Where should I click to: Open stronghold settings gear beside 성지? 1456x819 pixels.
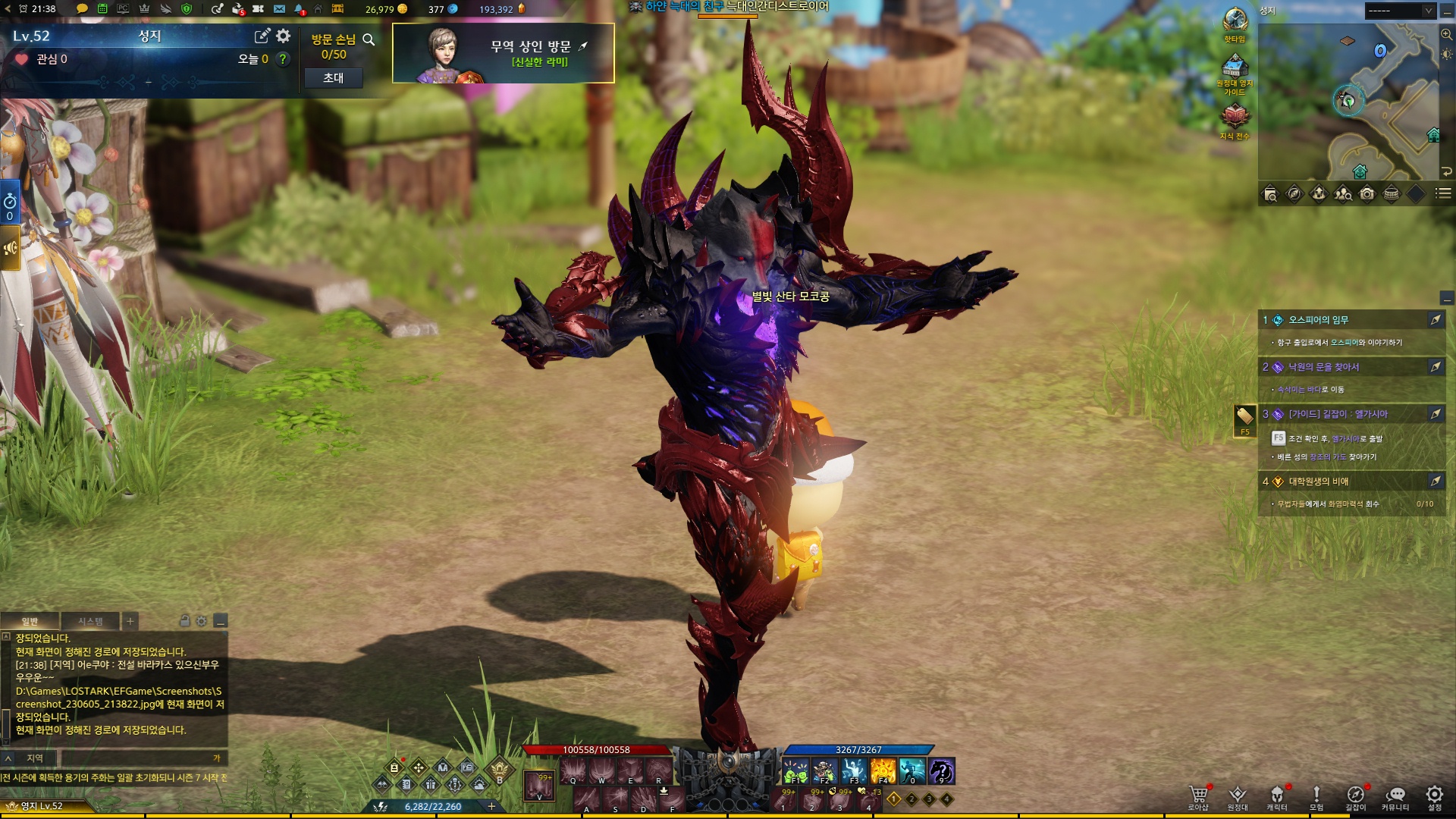coord(284,36)
